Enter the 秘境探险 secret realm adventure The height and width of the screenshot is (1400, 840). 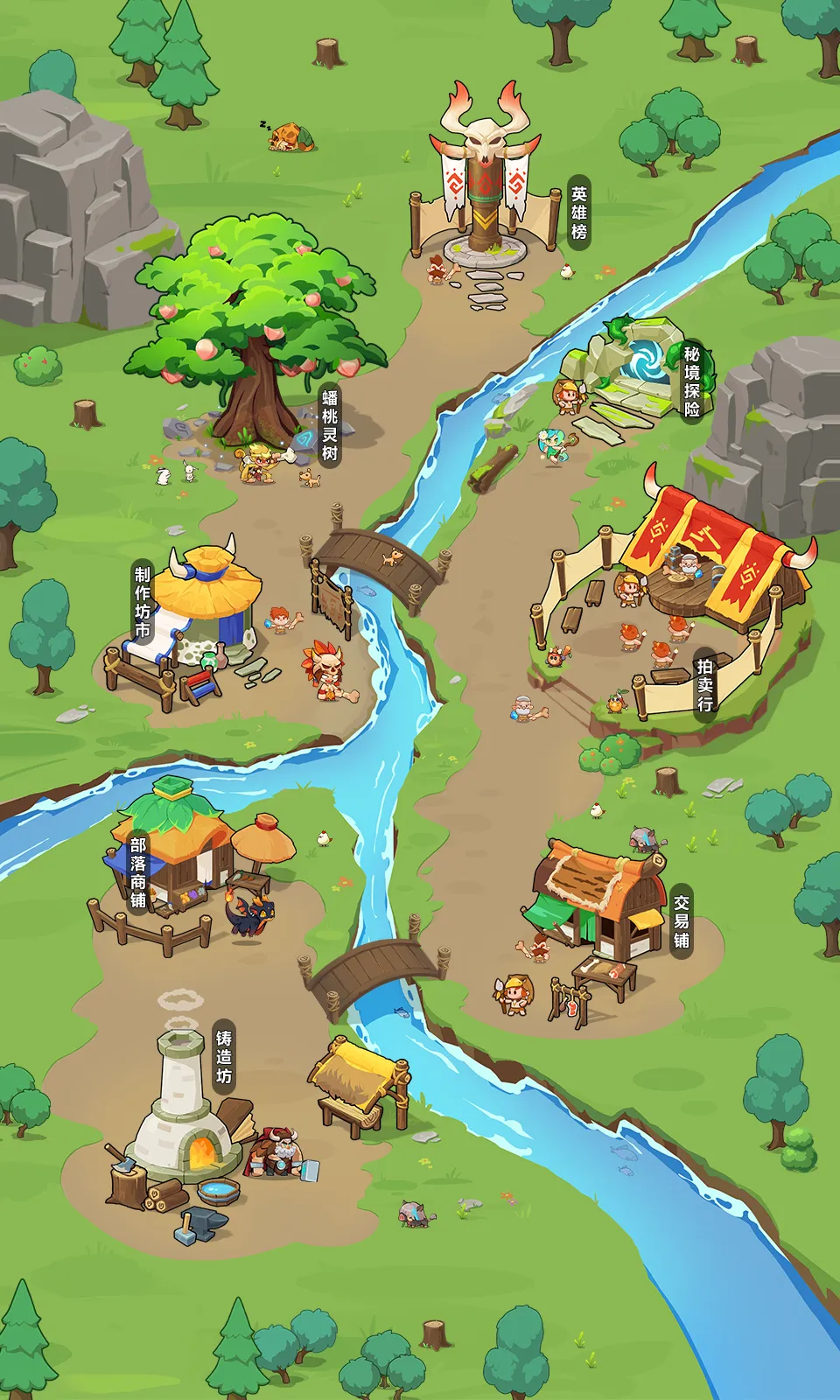pos(692,381)
